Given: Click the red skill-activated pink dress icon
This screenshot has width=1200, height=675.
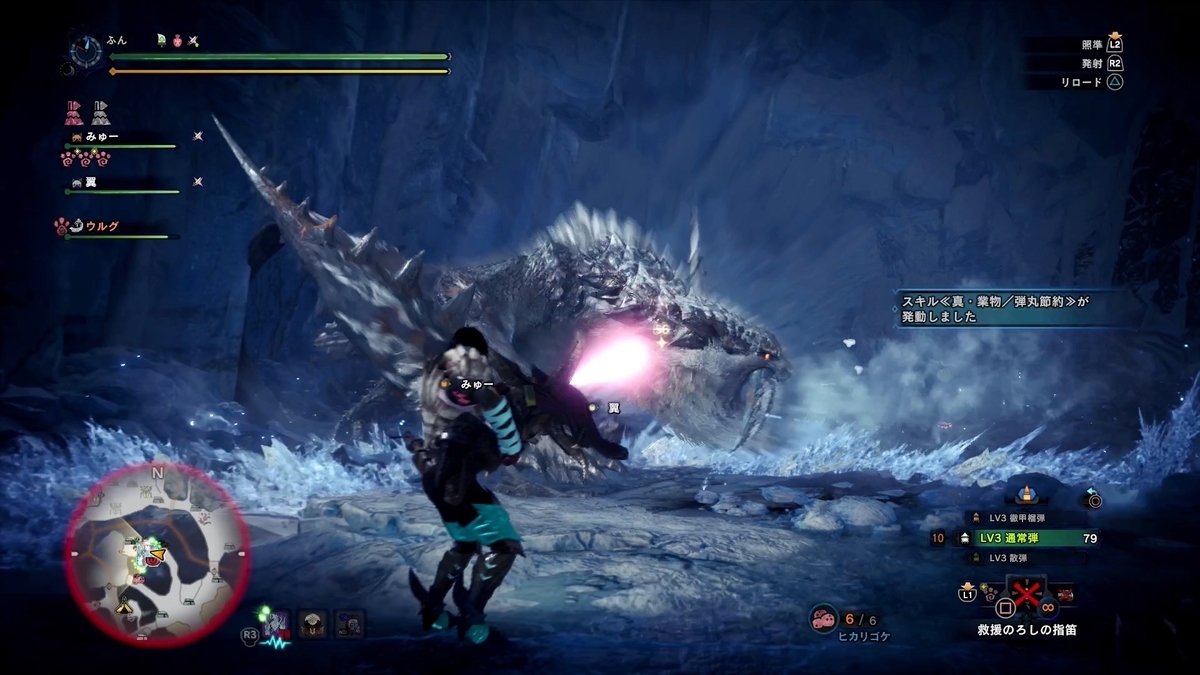Looking at the screenshot, I should point(75,111).
